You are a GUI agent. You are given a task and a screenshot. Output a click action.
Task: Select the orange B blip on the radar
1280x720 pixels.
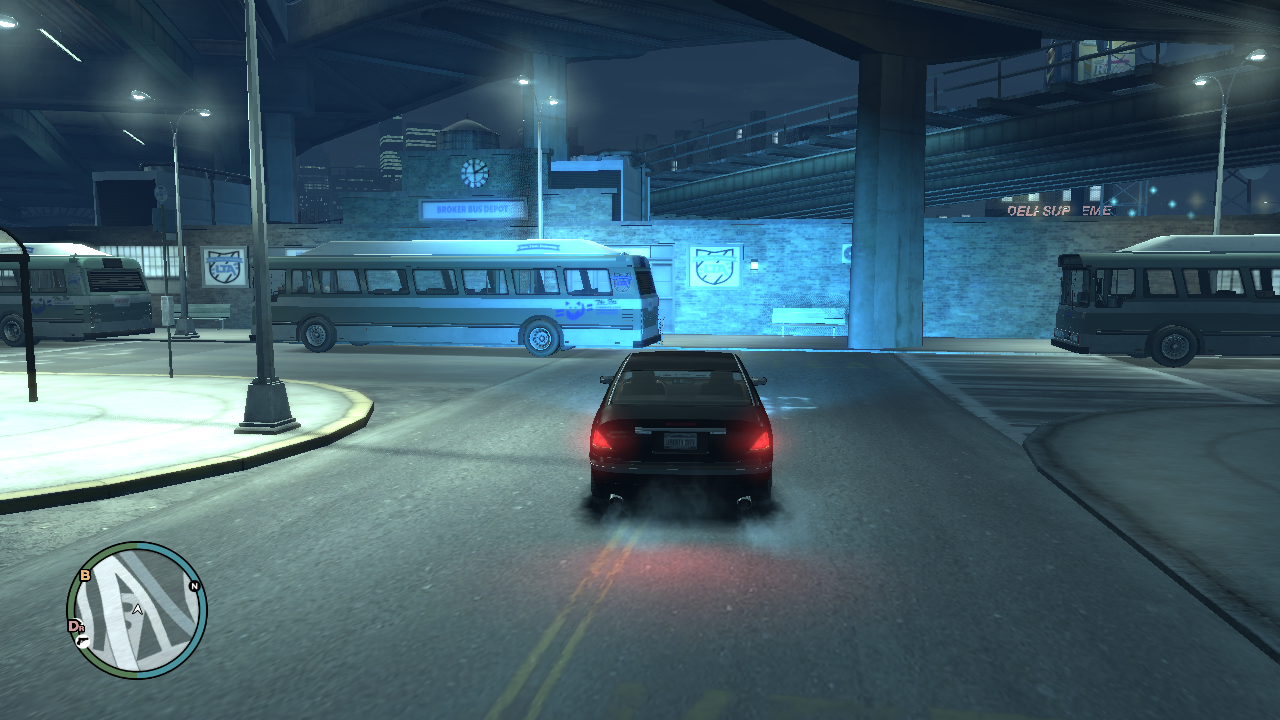(x=85, y=575)
